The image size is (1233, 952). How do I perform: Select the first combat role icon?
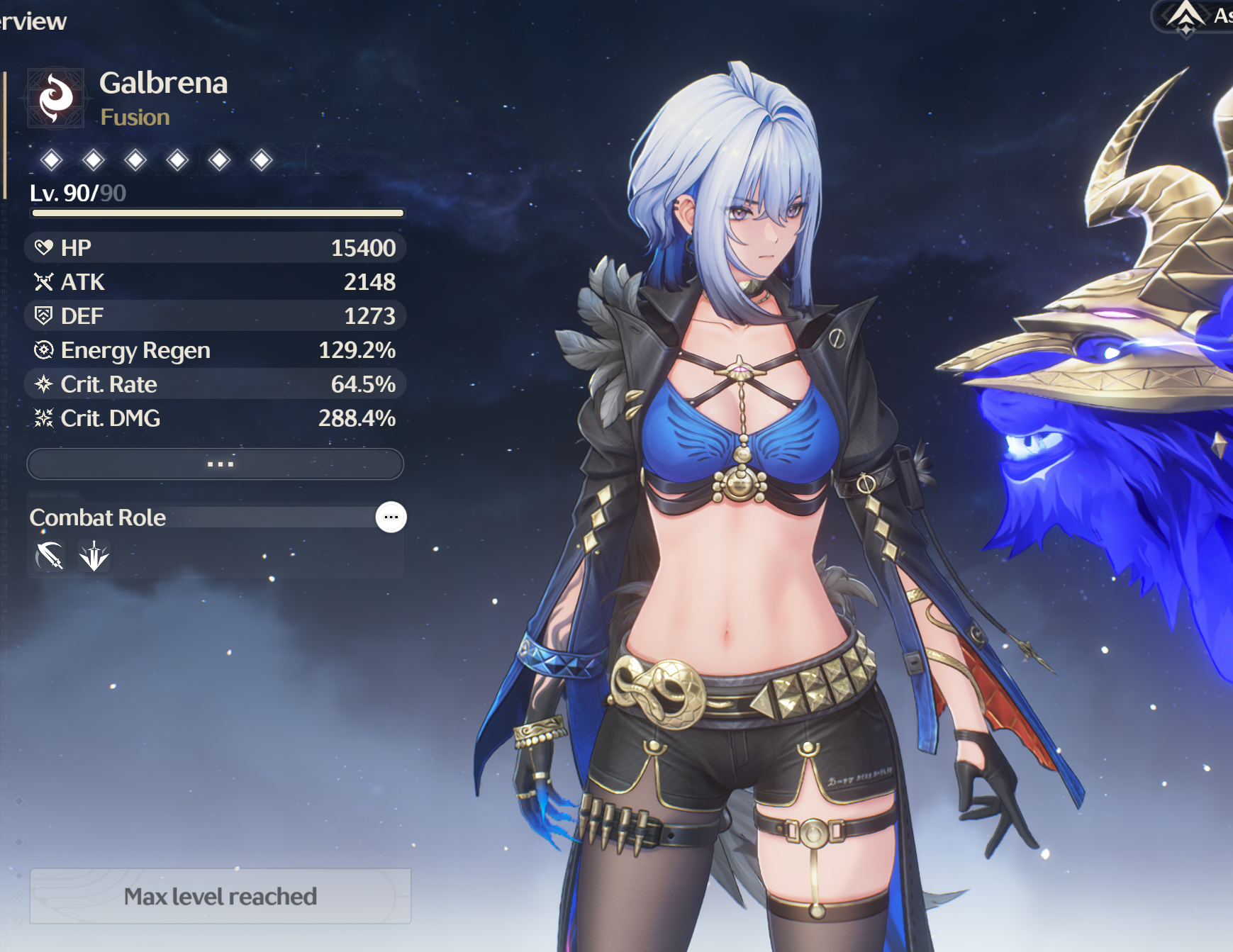[50, 556]
